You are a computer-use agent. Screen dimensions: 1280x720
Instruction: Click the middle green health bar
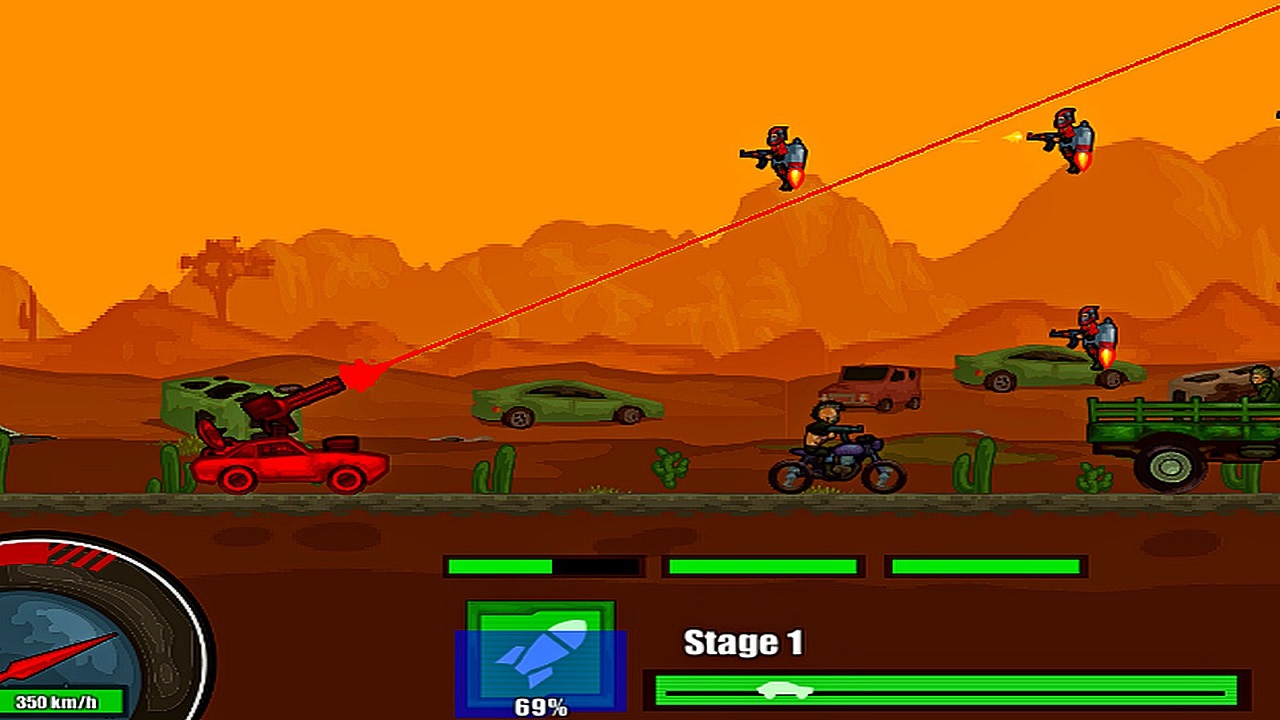click(765, 563)
